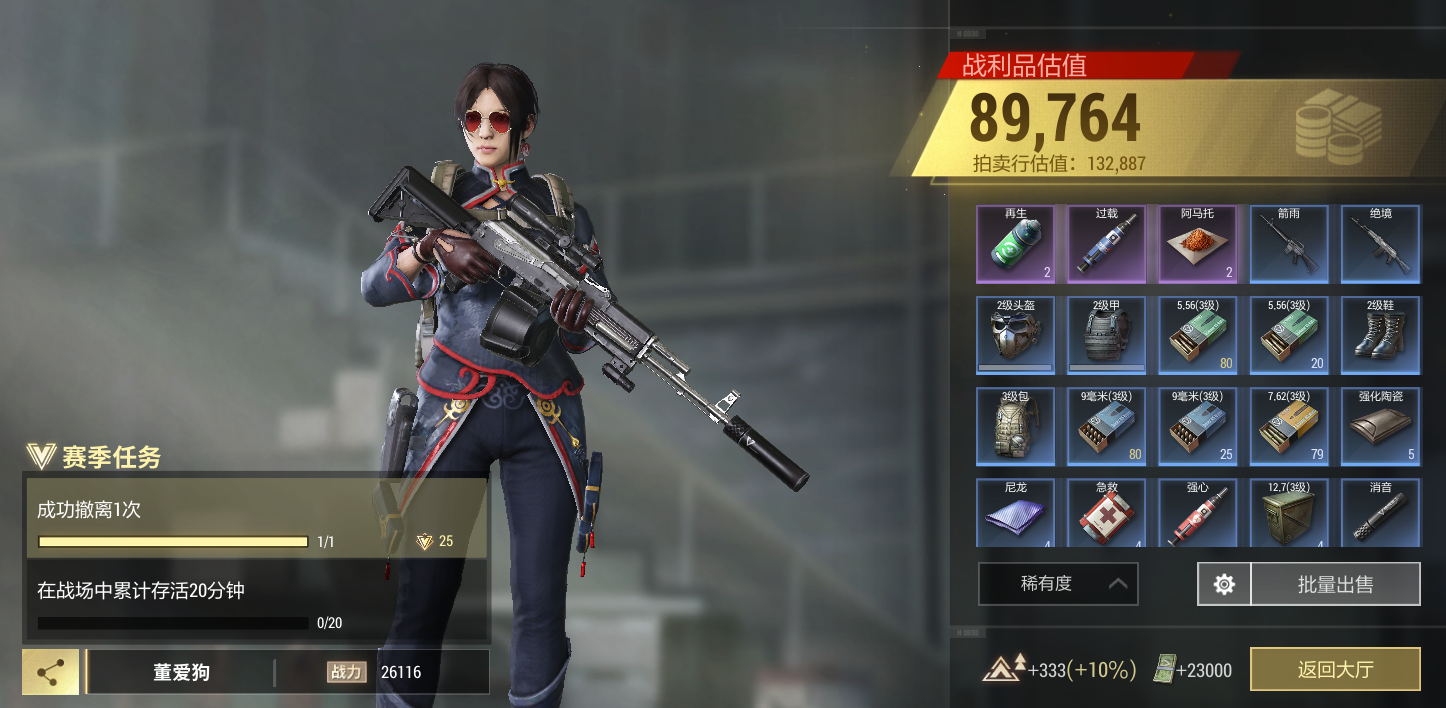This screenshot has height=708, width=1446.
Task: Select the 绝境 rifle slot
Action: 1381,245
